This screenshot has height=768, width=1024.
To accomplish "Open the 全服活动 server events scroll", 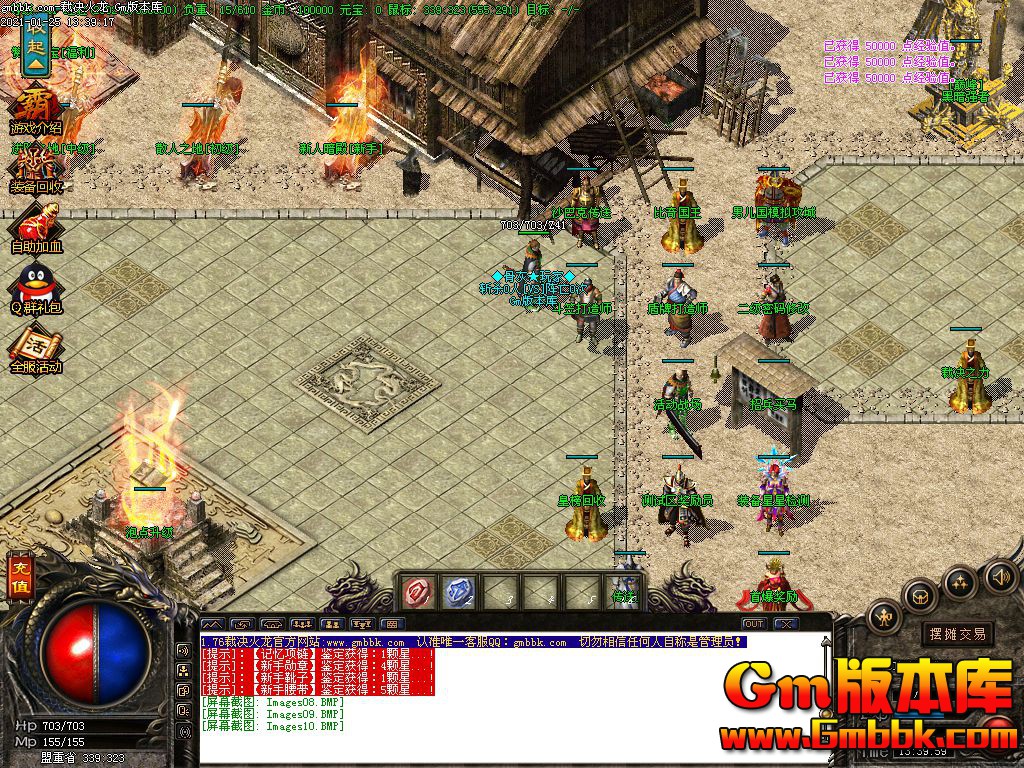I will click(x=36, y=348).
